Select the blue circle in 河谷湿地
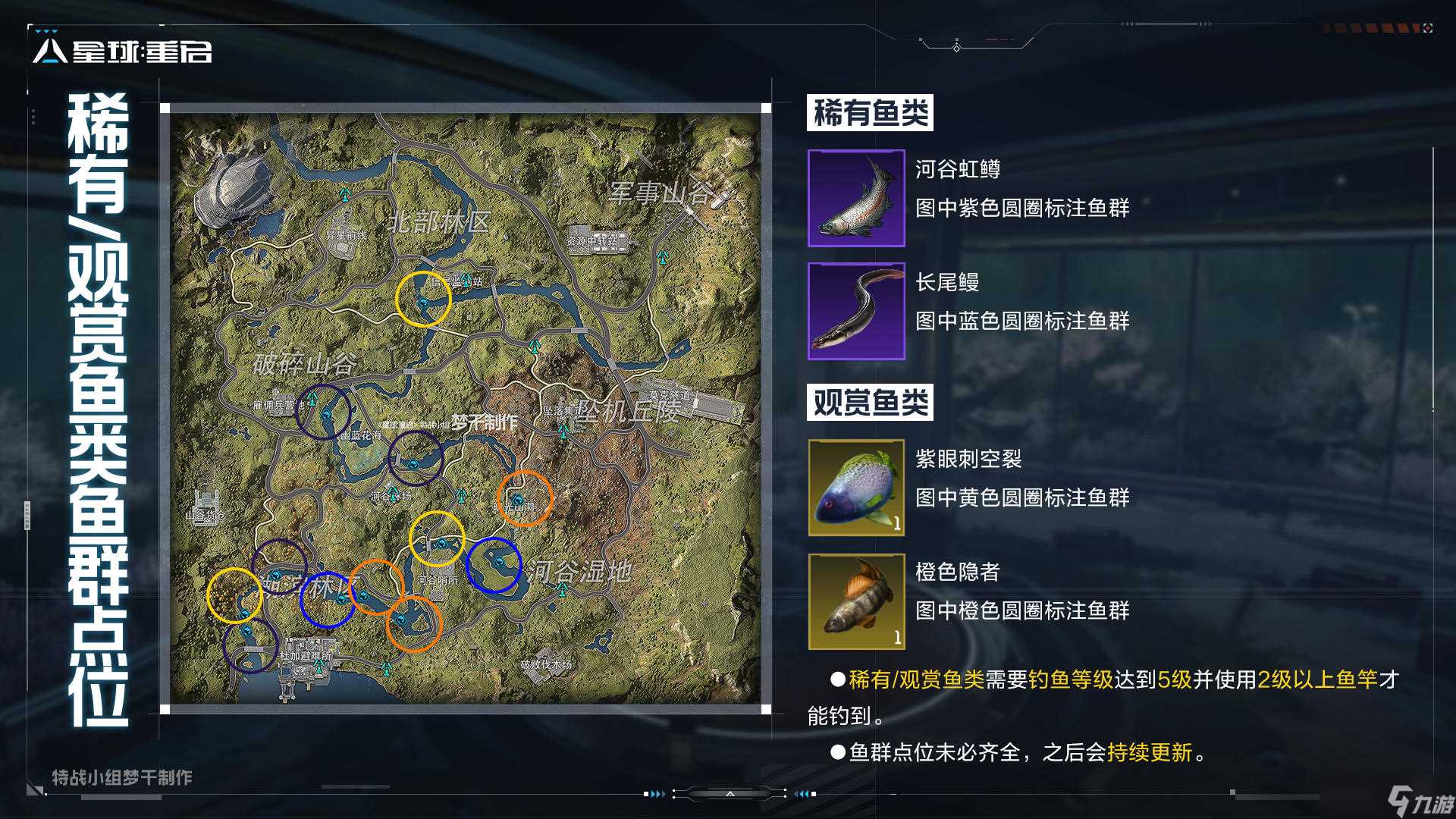 pos(493,563)
